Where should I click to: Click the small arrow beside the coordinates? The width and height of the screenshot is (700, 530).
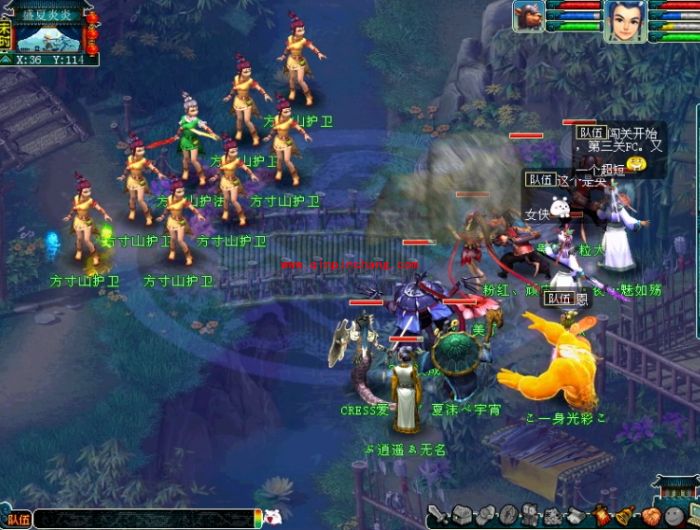click(x=7, y=59)
